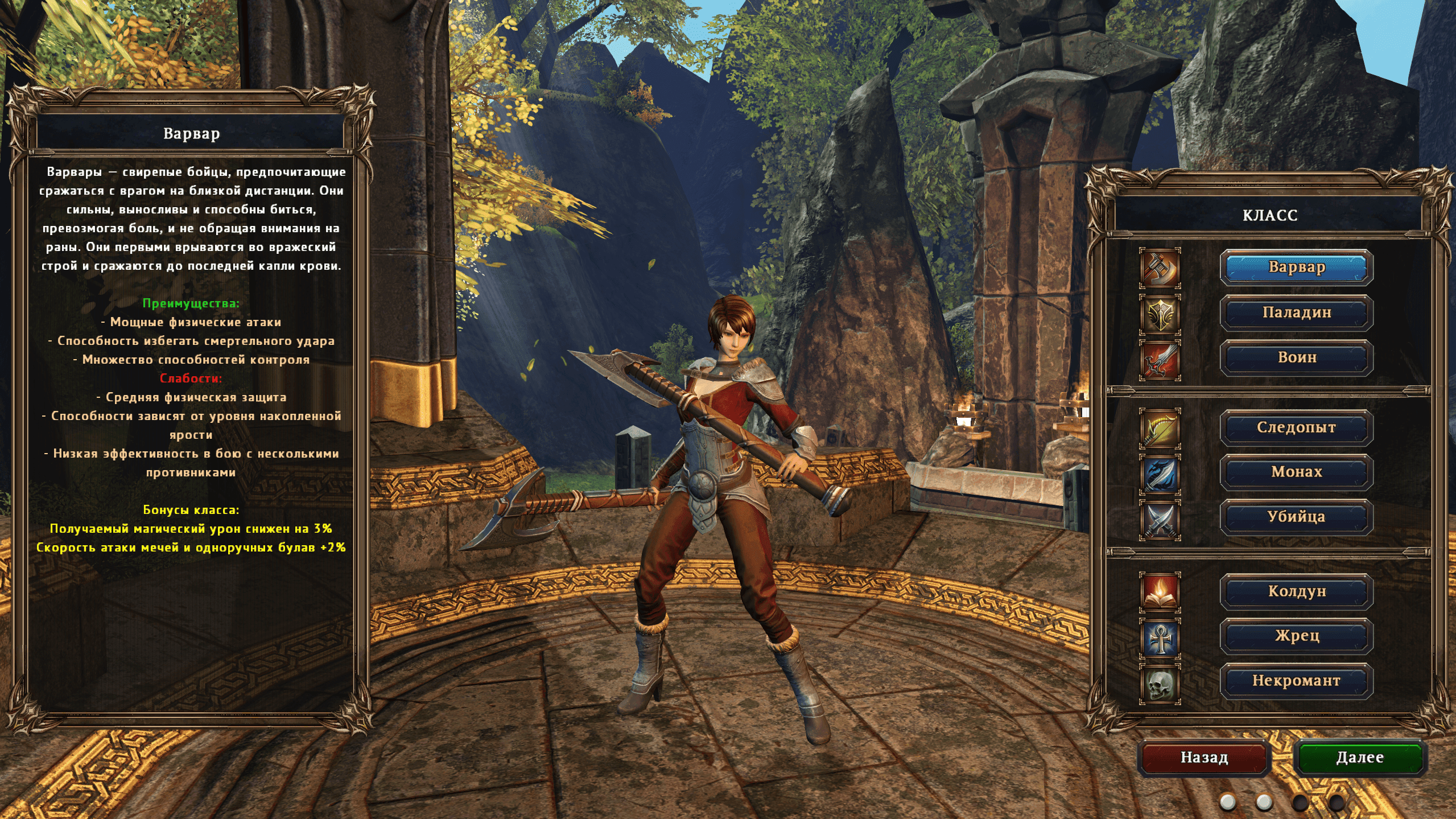Choose the Паладин class
This screenshot has height=819, width=1456.
(1296, 312)
